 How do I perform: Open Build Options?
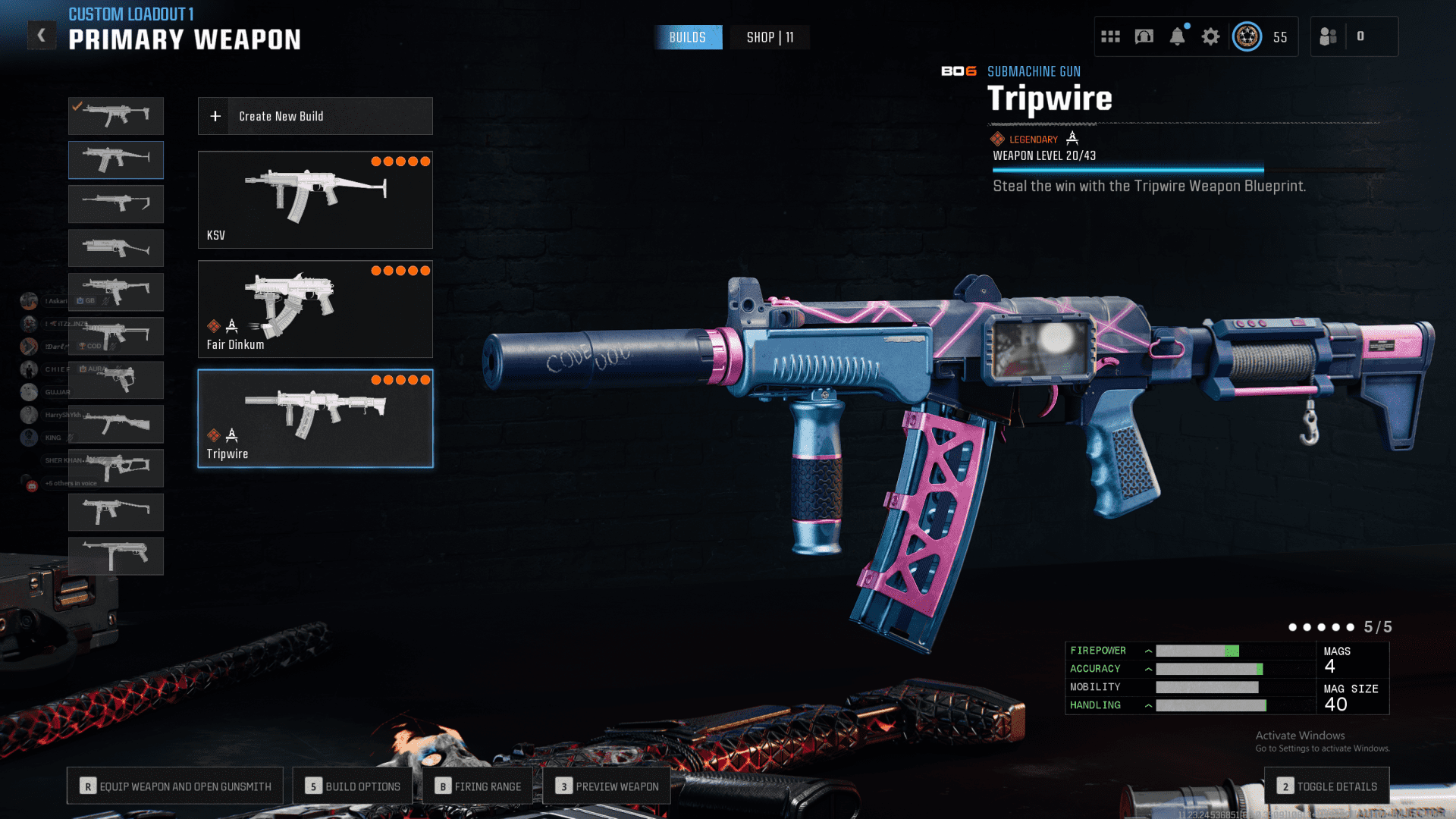pos(353,786)
